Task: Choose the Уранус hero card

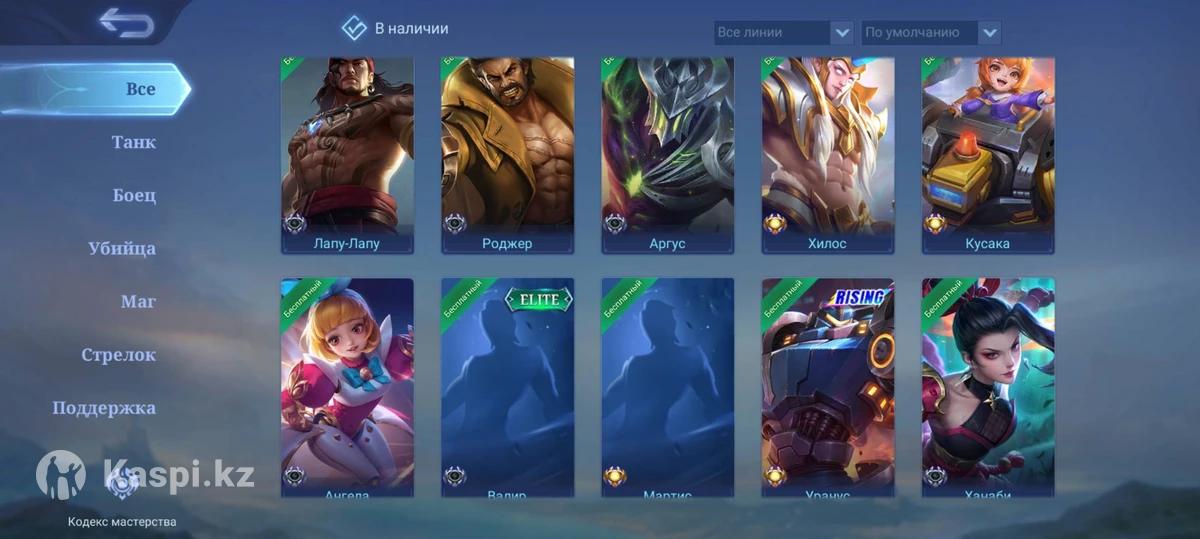Action: click(x=827, y=387)
